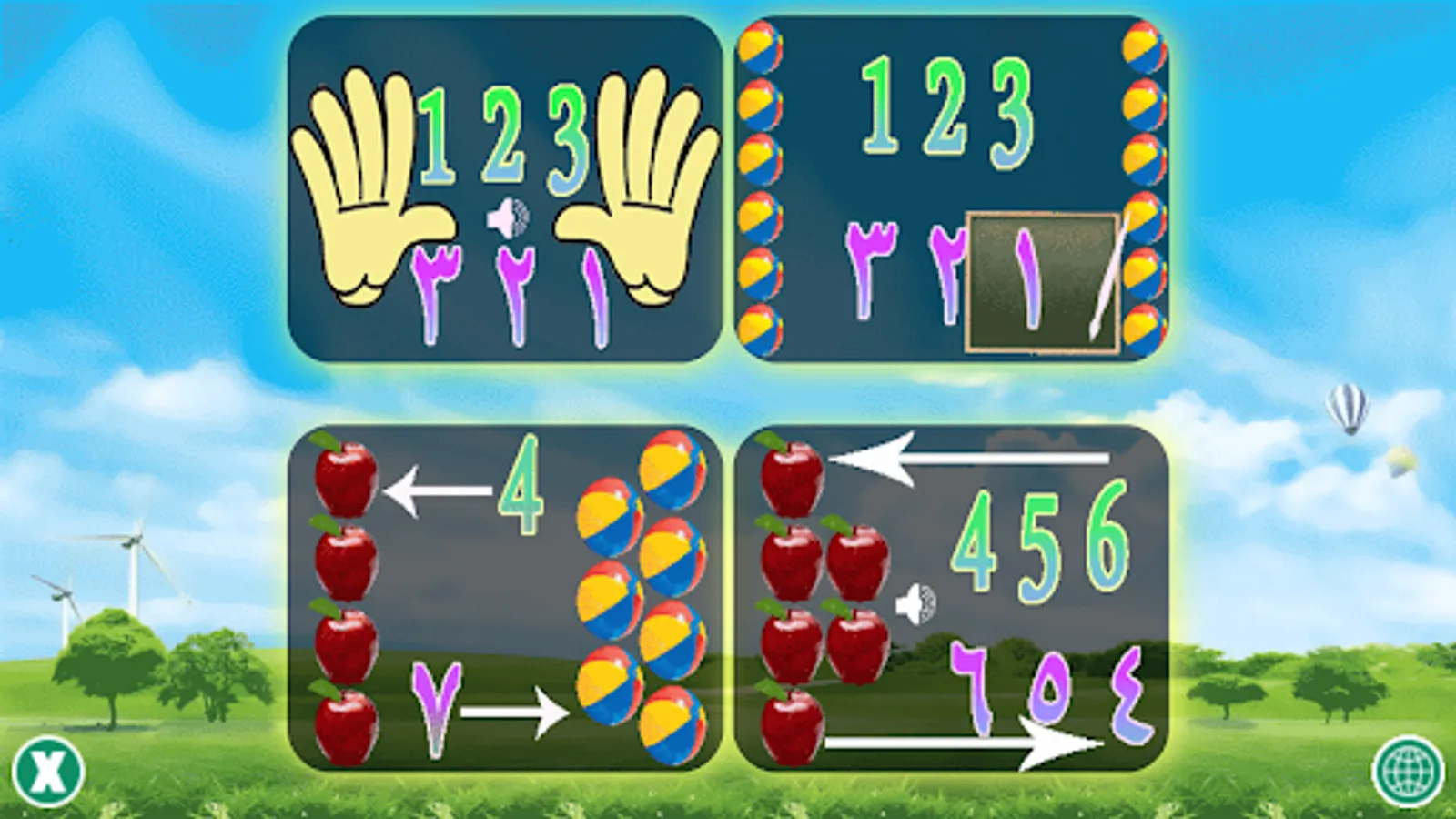Viewport: 1456px width, 819px height.
Task: Expand the left arrow pointing to the red apple
Action: tap(437, 490)
